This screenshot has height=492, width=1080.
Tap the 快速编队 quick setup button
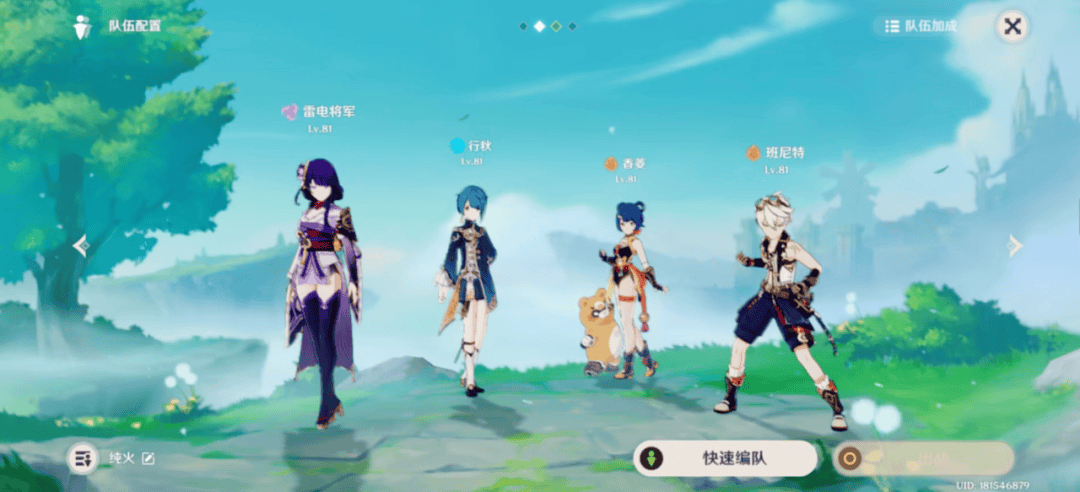pyautogui.click(x=725, y=458)
